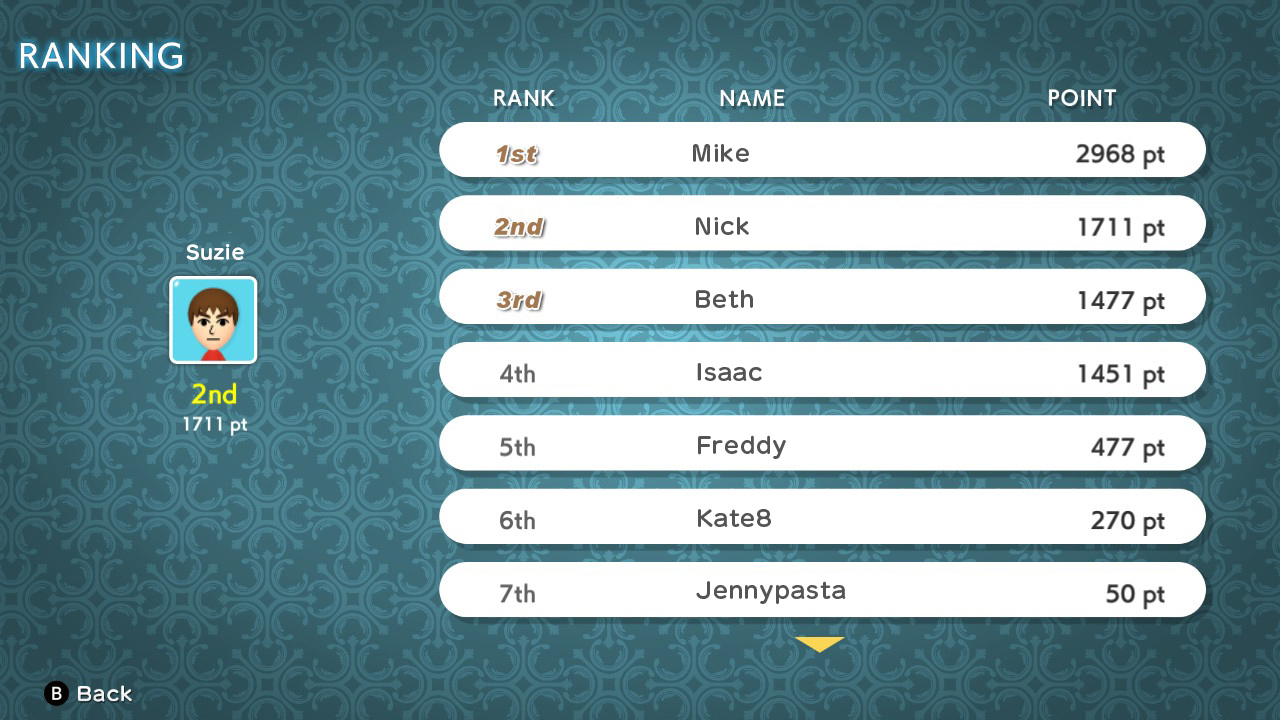Click the Suzie Mii avatar icon
Viewport: 1280px width, 720px height.
[213, 320]
